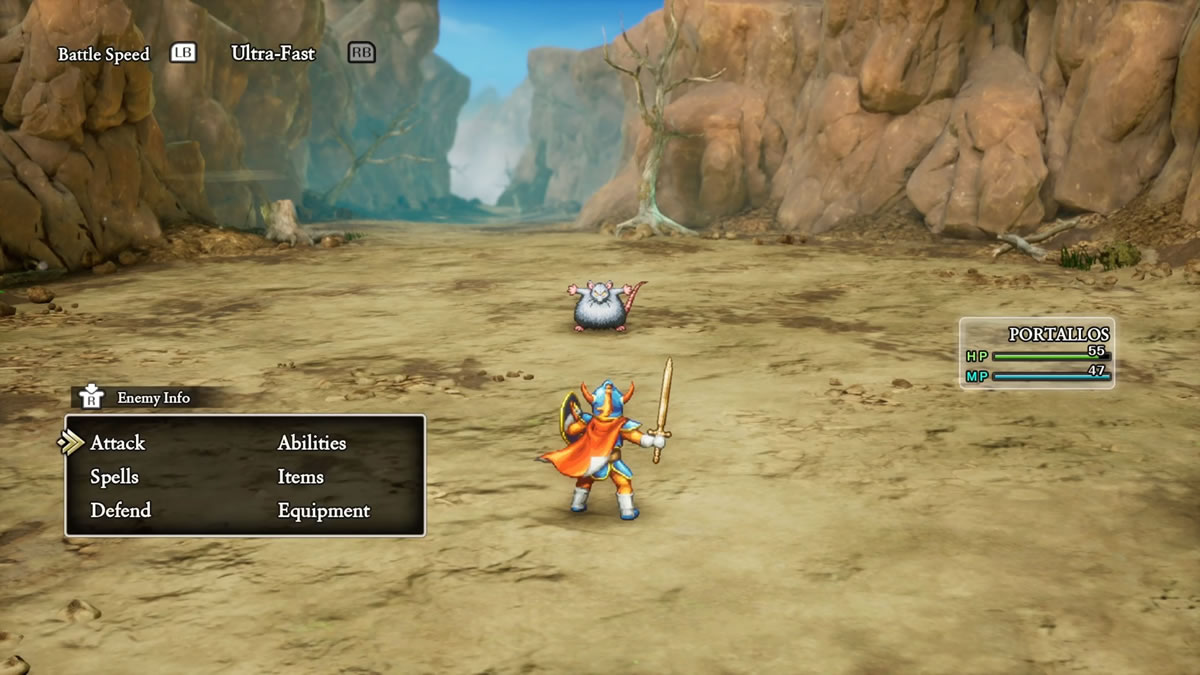The image size is (1200, 675).
Task: Choose the Equipment option
Action: pyautogui.click(x=323, y=511)
